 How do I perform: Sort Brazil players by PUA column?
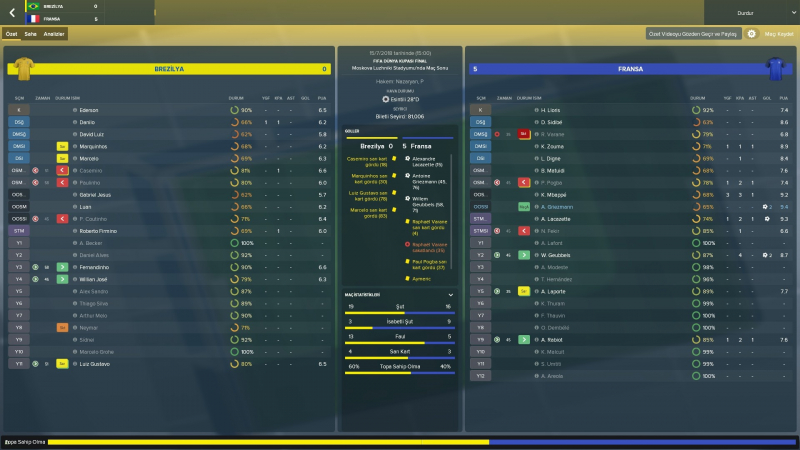click(322, 98)
